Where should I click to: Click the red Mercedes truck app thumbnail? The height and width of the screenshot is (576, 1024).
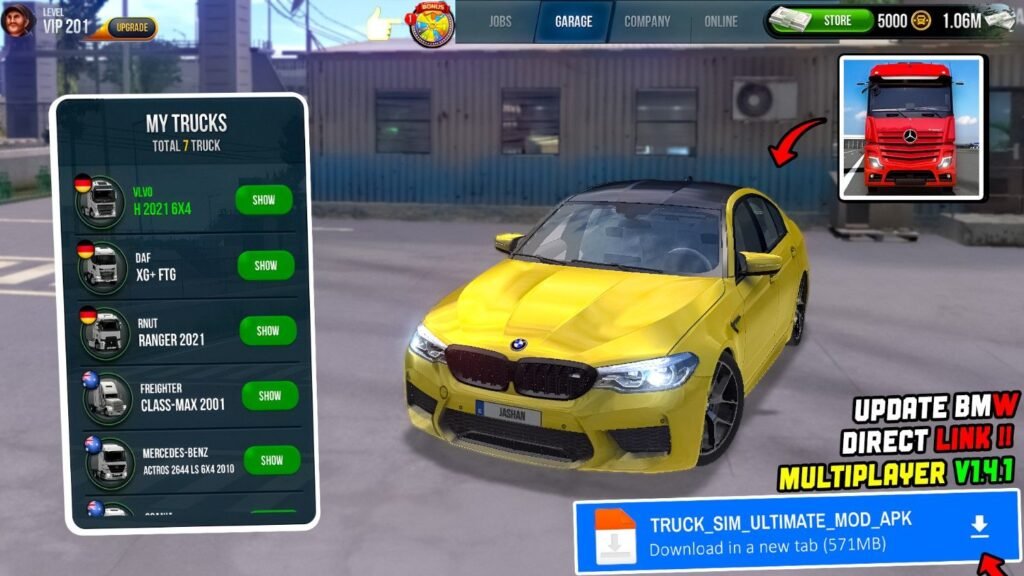(911, 127)
